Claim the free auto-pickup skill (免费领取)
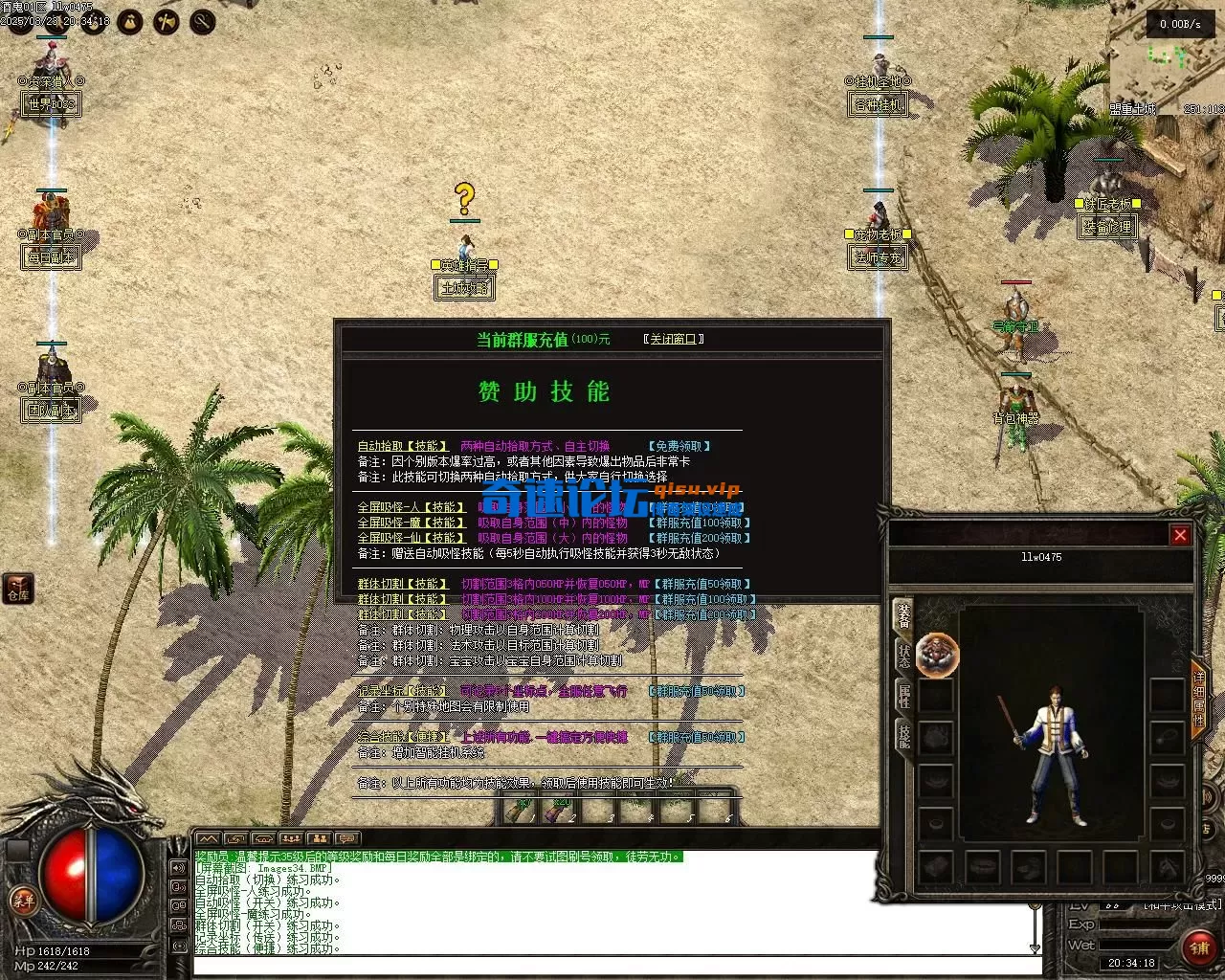 point(679,446)
